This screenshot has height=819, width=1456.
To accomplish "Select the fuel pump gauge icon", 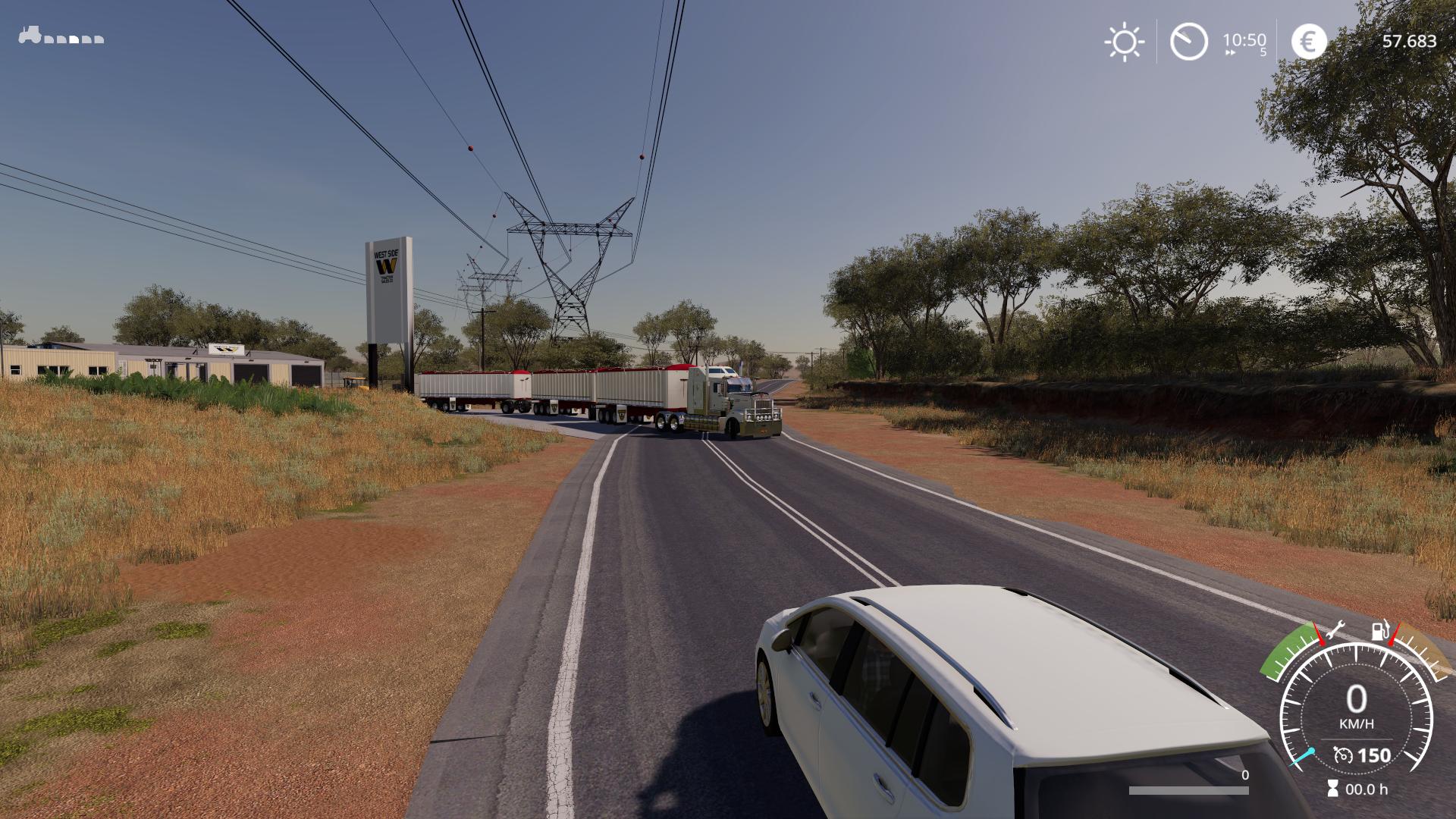I will [x=1381, y=630].
